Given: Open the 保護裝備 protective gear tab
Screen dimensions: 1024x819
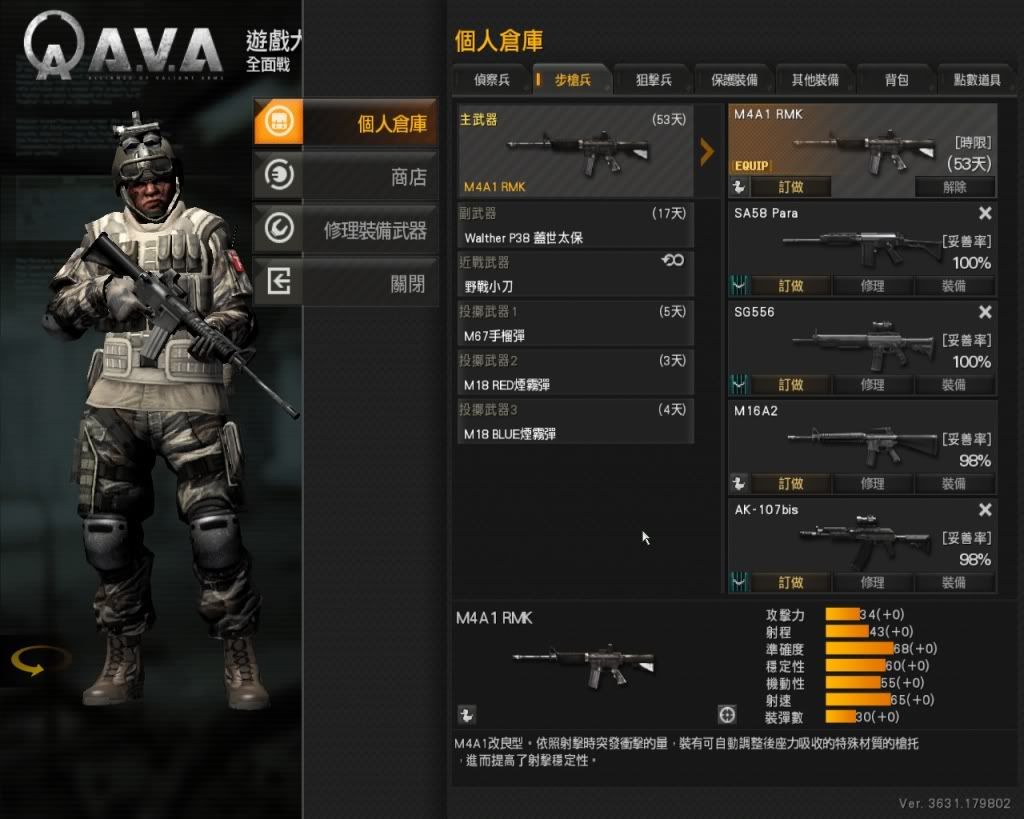Looking at the screenshot, I should (734, 80).
